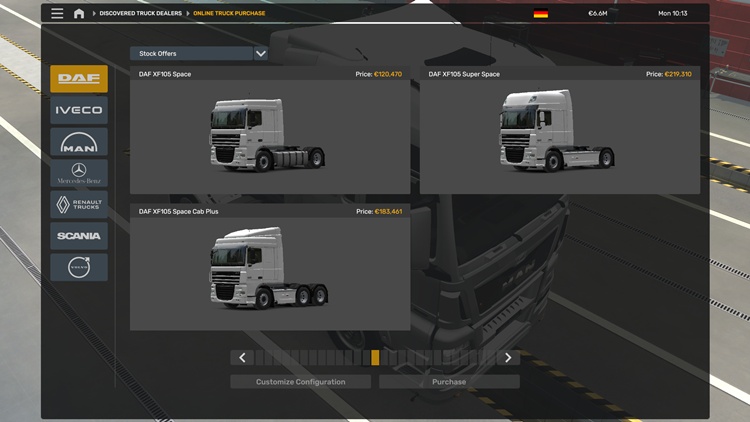
Task: Go to the previous offers page arrow
Action: pyautogui.click(x=242, y=358)
